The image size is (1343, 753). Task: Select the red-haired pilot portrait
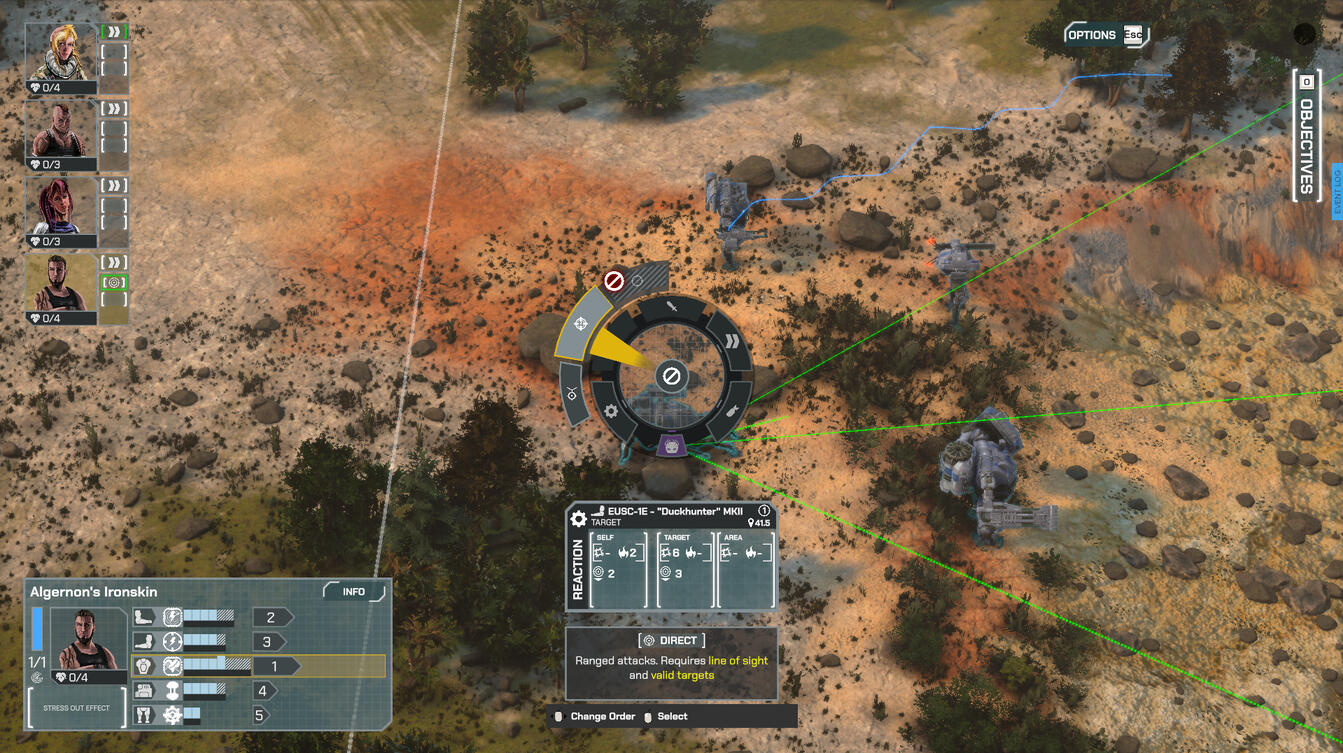(x=60, y=206)
